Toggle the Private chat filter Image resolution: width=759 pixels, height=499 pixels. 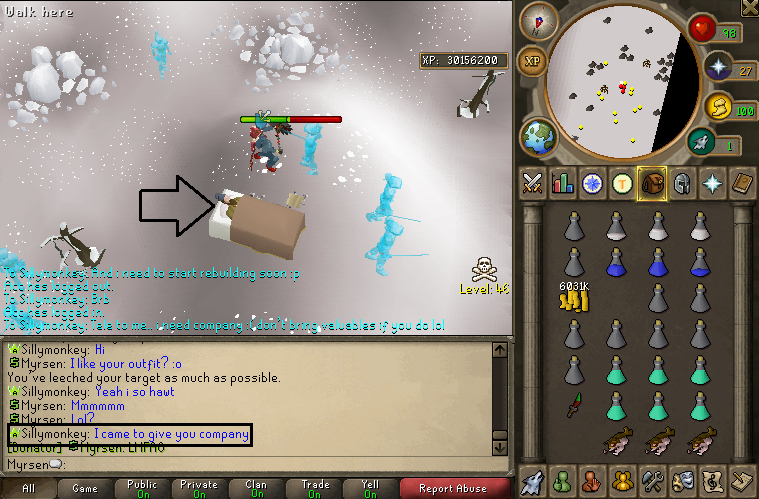199,489
